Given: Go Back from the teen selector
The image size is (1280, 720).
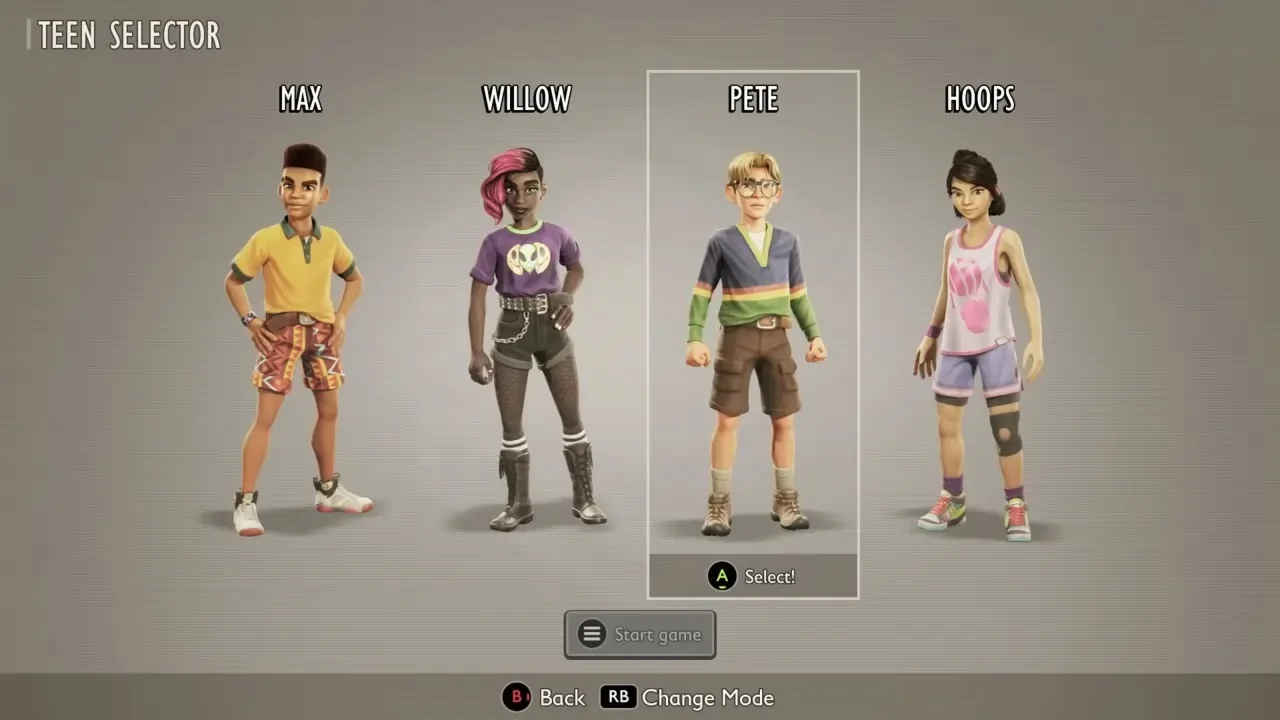Looking at the screenshot, I should [x=544, y=698].
